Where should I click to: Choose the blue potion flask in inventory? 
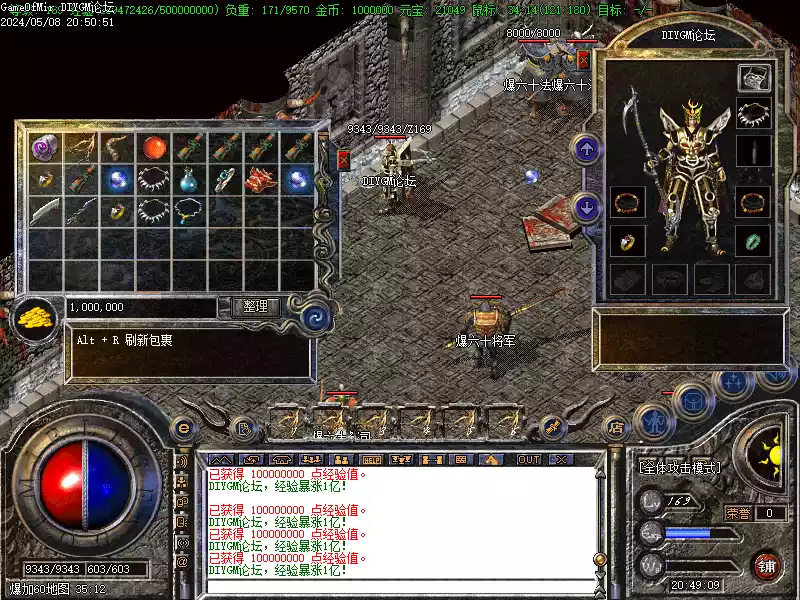click(189, 181)
